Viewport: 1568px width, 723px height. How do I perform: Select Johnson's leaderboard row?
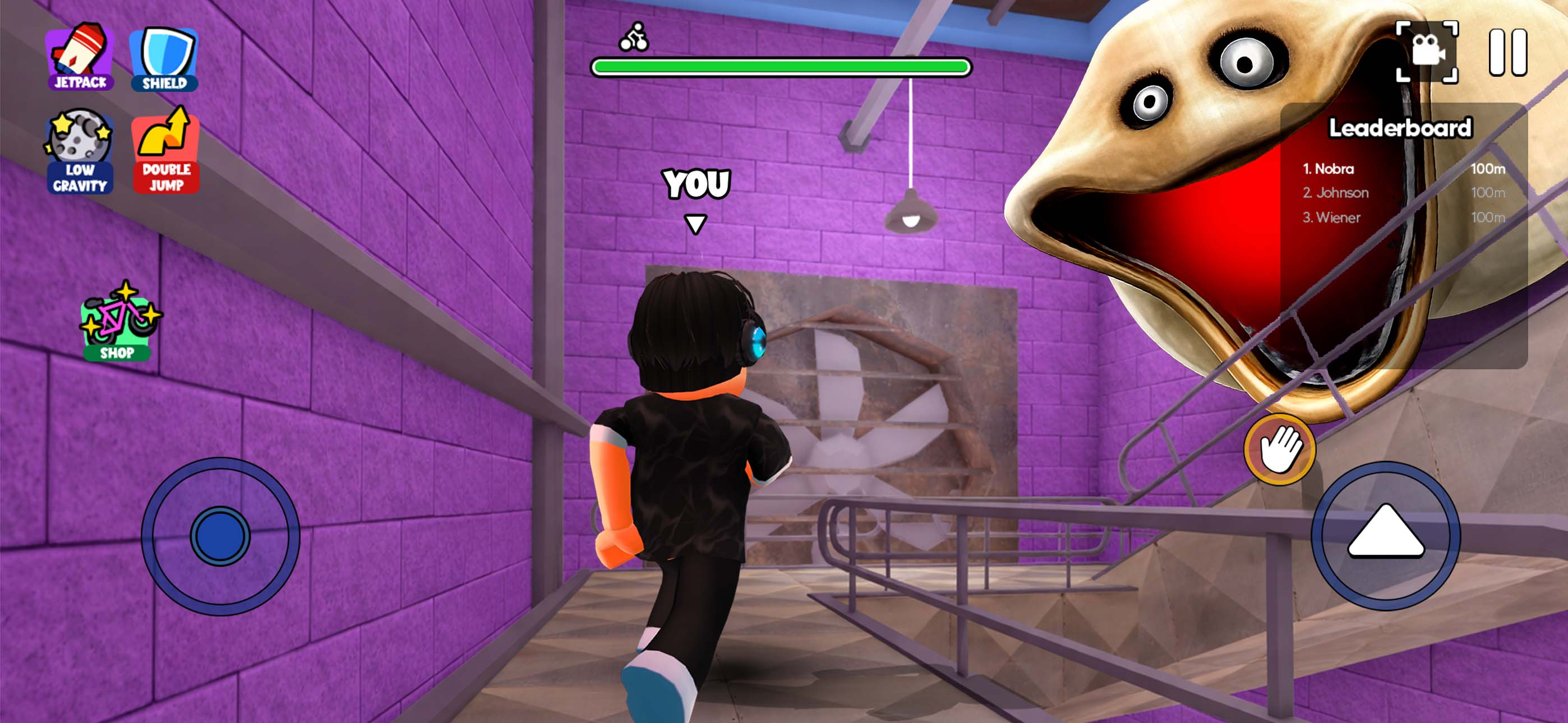(1403, 193)
